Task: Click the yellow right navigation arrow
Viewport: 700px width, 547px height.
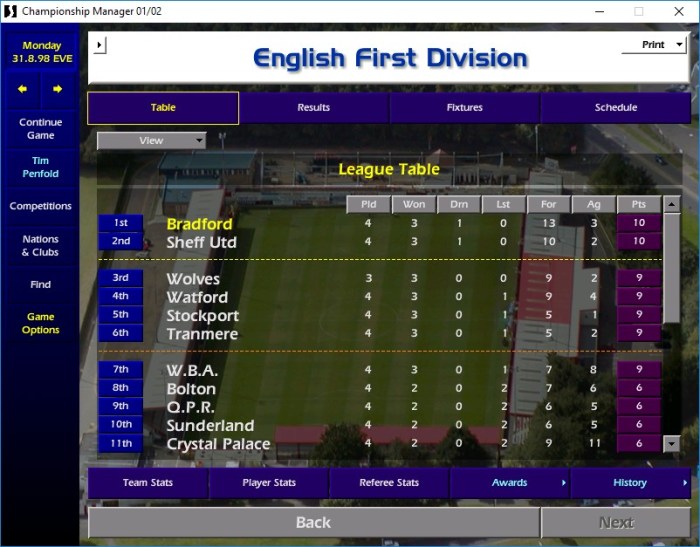Action: 57,89
